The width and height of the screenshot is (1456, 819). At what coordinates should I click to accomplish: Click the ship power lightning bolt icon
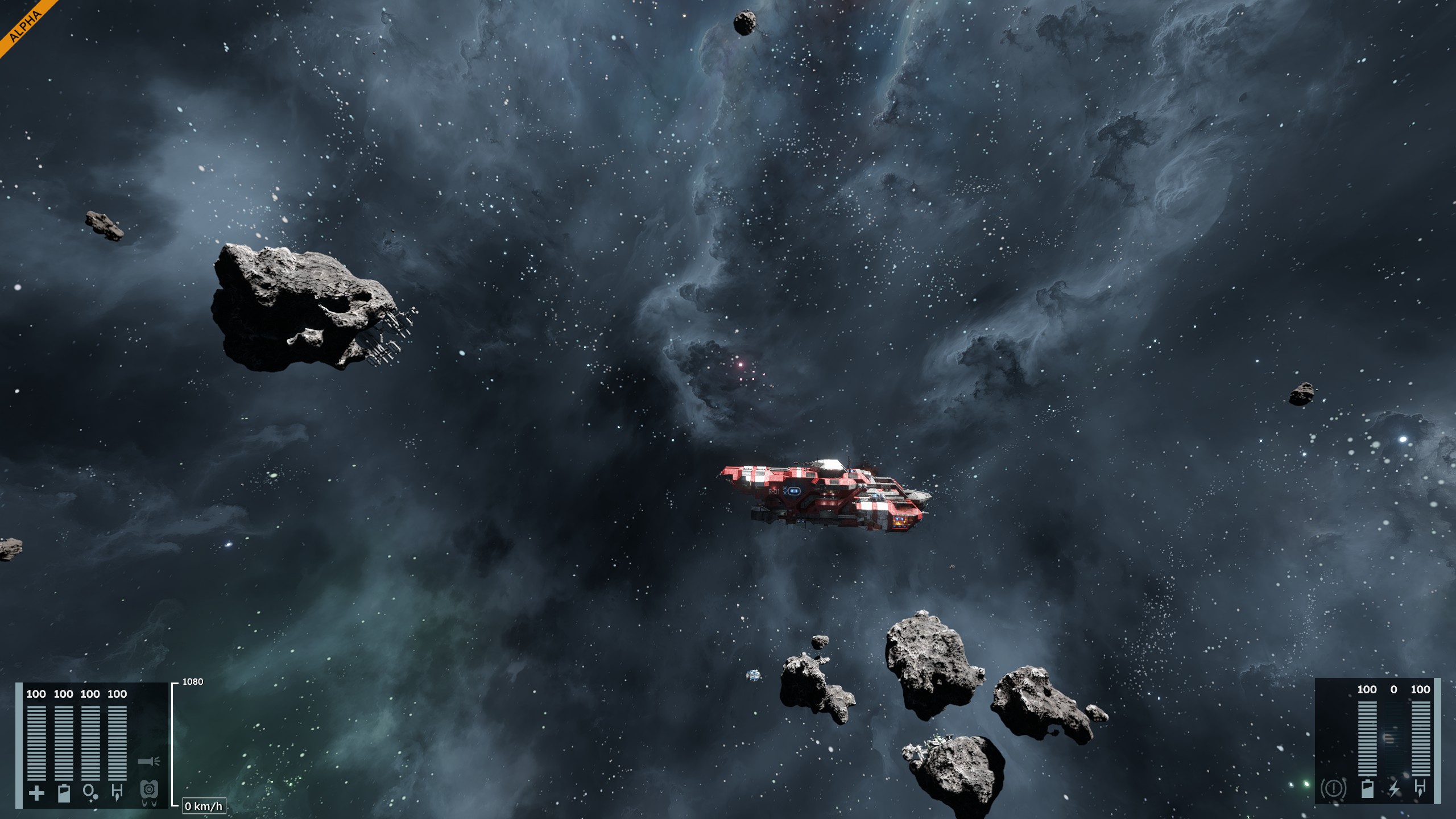(x=1393, y=789)
